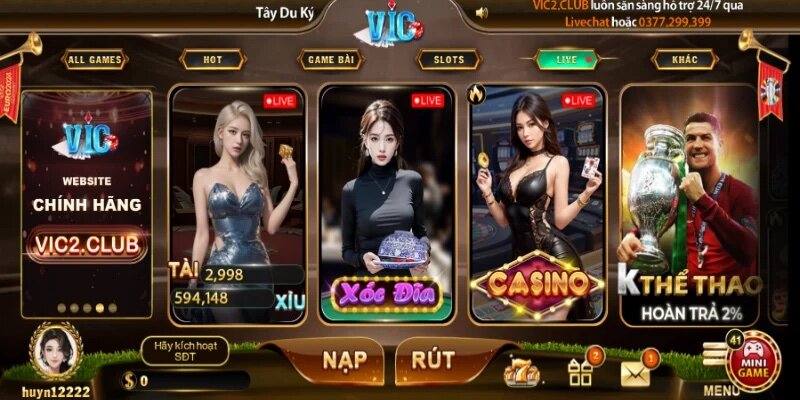Open the GAME BÀI tab
The image size is (800, 400).
tap(331, 60)
